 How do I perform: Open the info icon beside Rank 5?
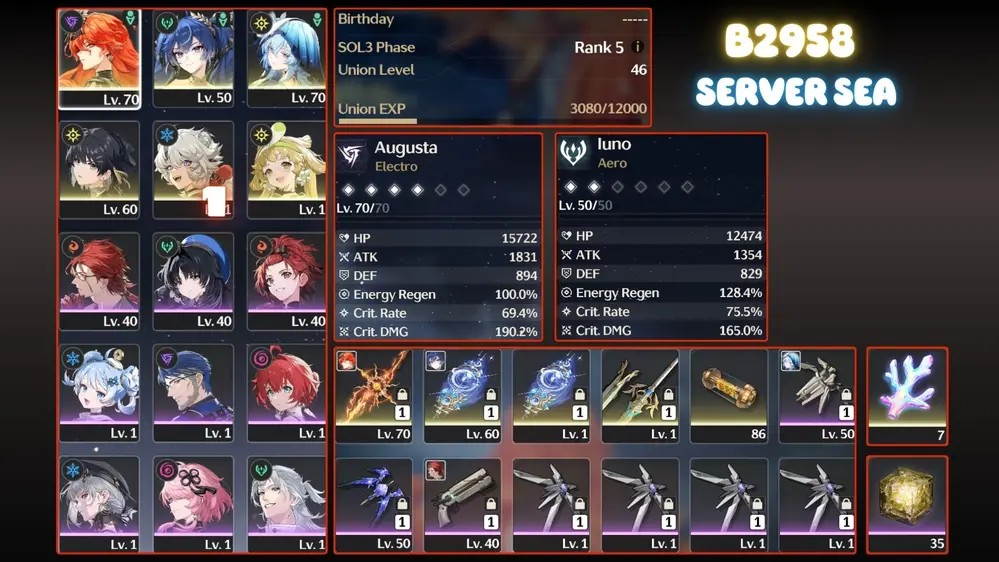tap(638, 47)
